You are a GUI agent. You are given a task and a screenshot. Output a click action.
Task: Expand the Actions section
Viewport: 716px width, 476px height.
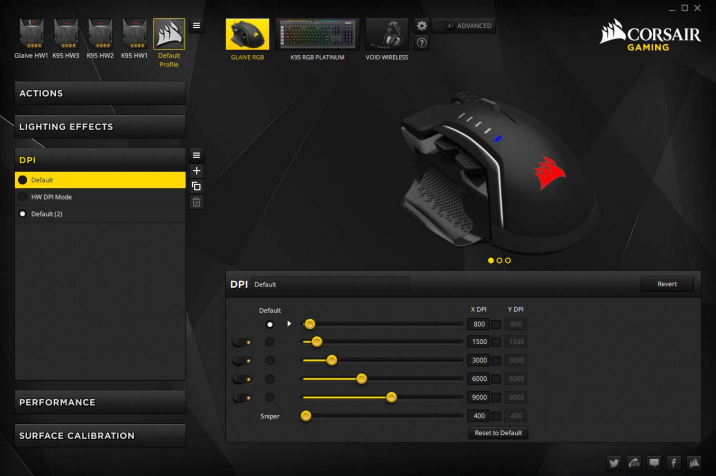tap(100, 93)
